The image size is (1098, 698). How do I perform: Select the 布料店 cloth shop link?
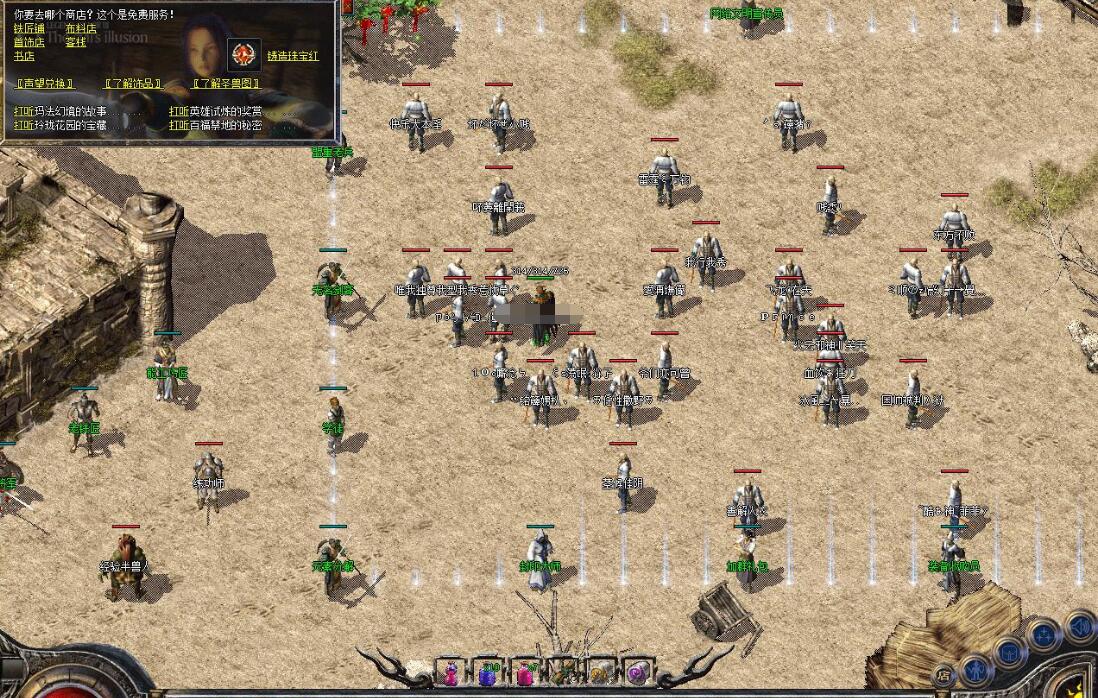[x=81, y=28]
